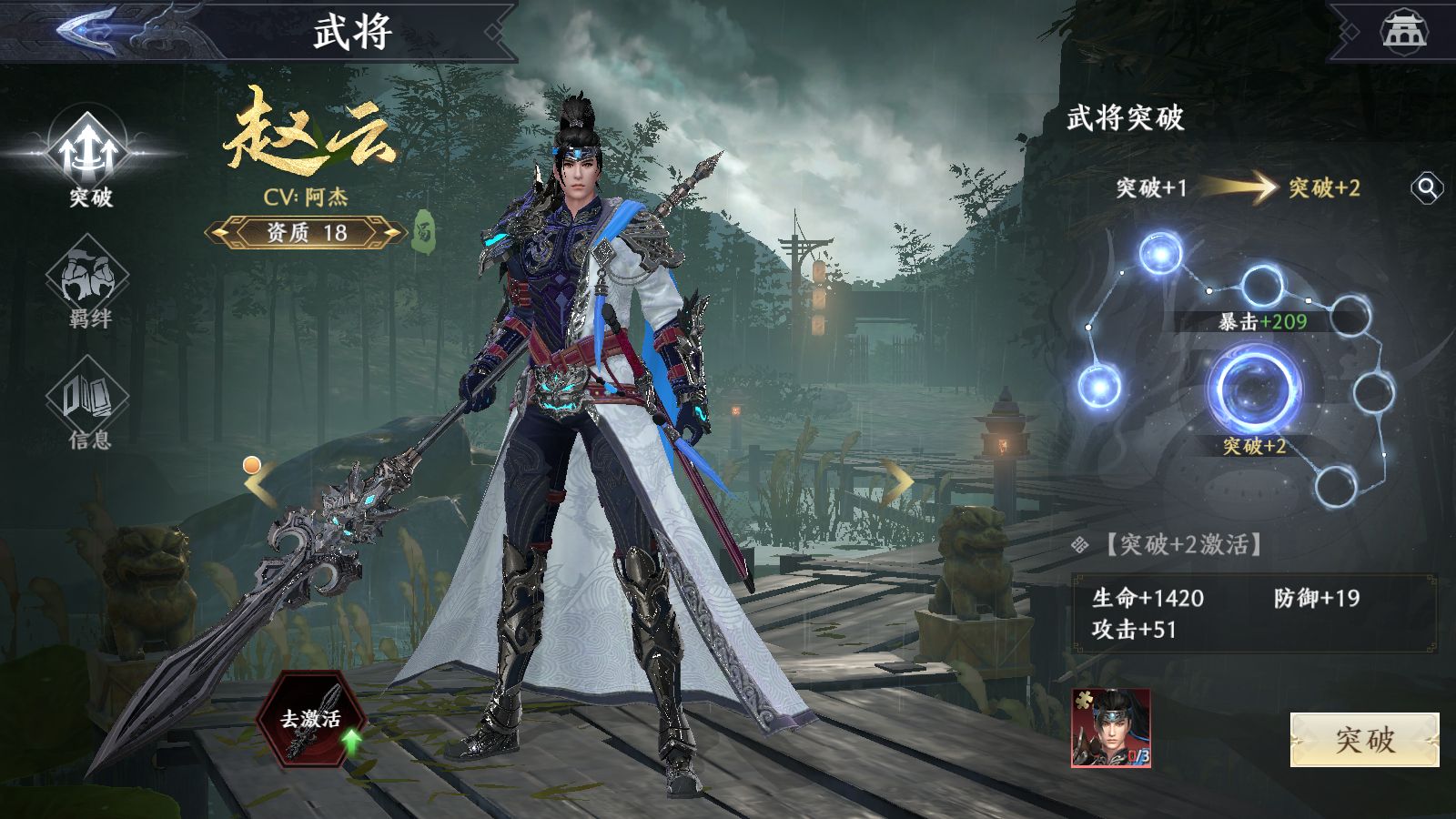Select the large 突破+2 breakthrough node
This screenshot has width=1456, height=819.
1254,389
